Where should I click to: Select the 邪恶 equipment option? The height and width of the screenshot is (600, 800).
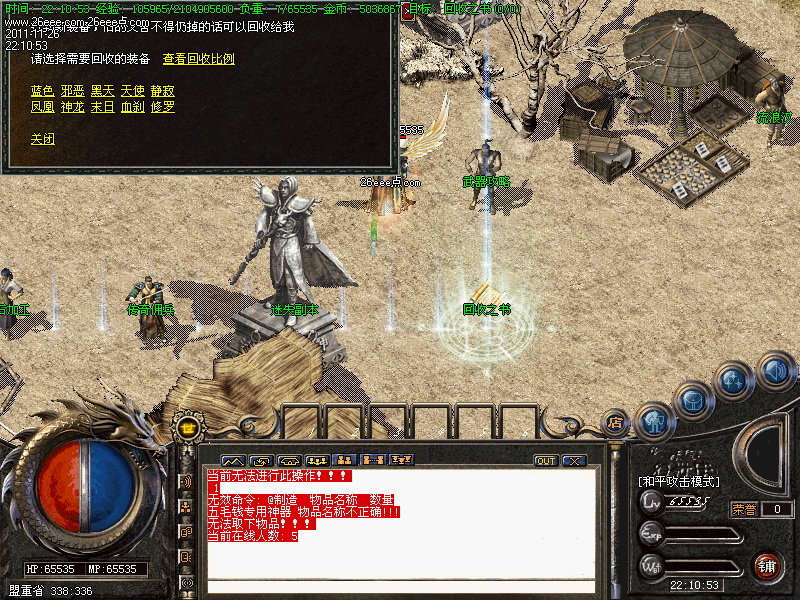72,91
